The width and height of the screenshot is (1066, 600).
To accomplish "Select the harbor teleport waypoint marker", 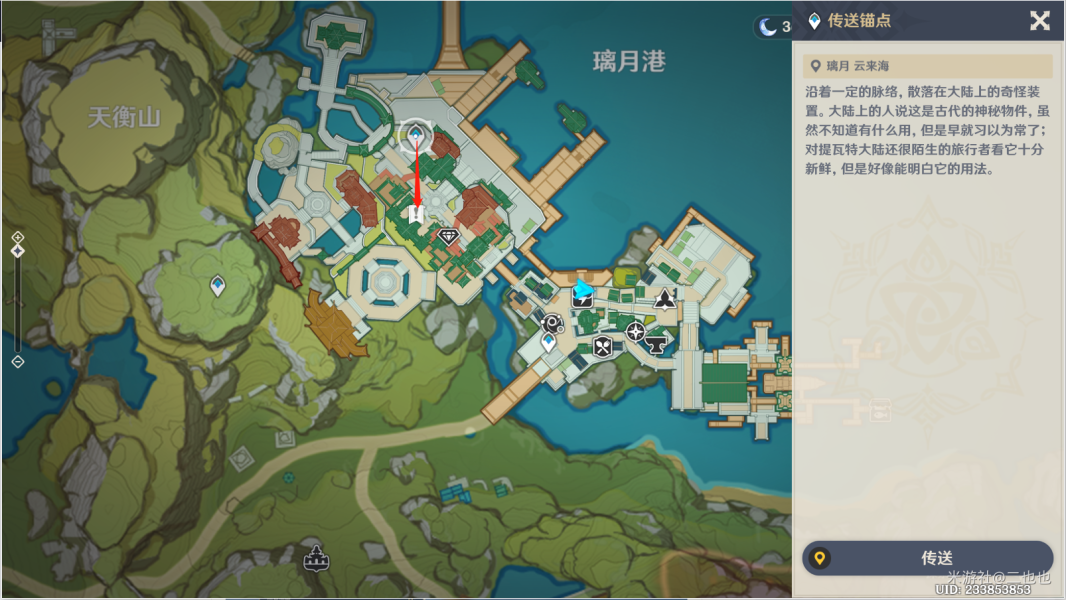I will pos(548,343).
